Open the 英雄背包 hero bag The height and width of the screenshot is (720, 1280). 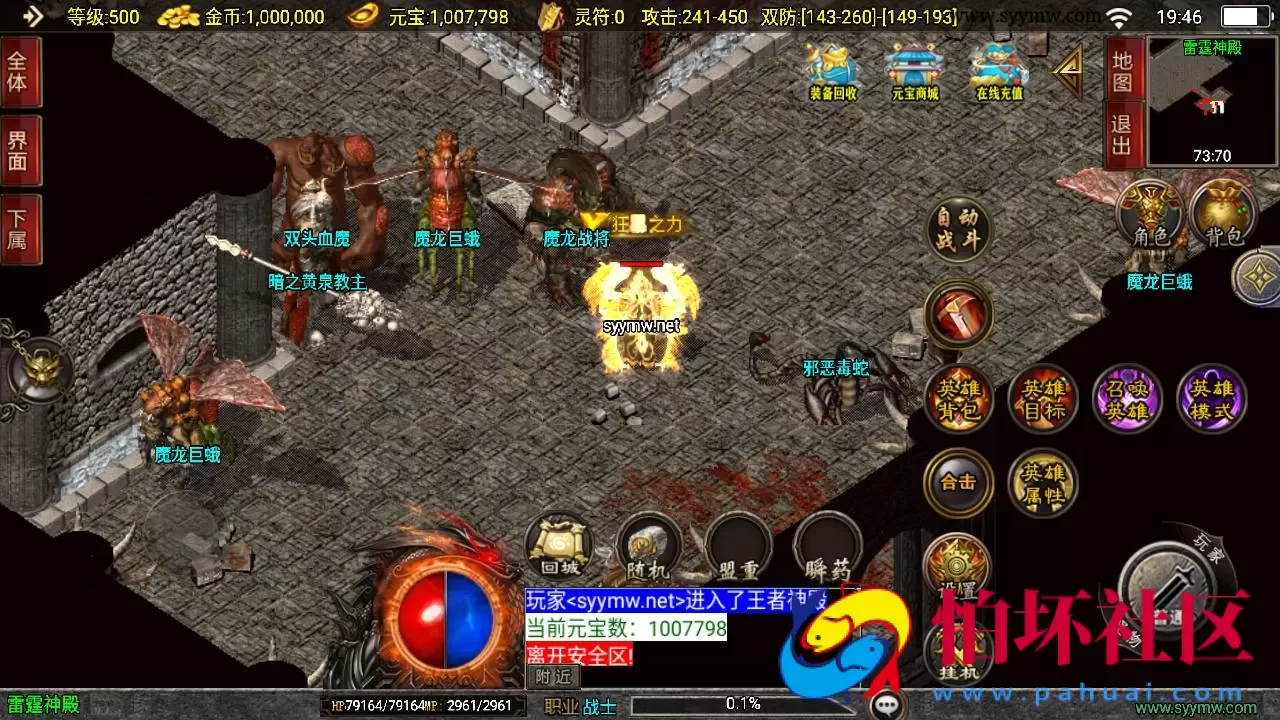pyautogui.click(x=958, y=398)
